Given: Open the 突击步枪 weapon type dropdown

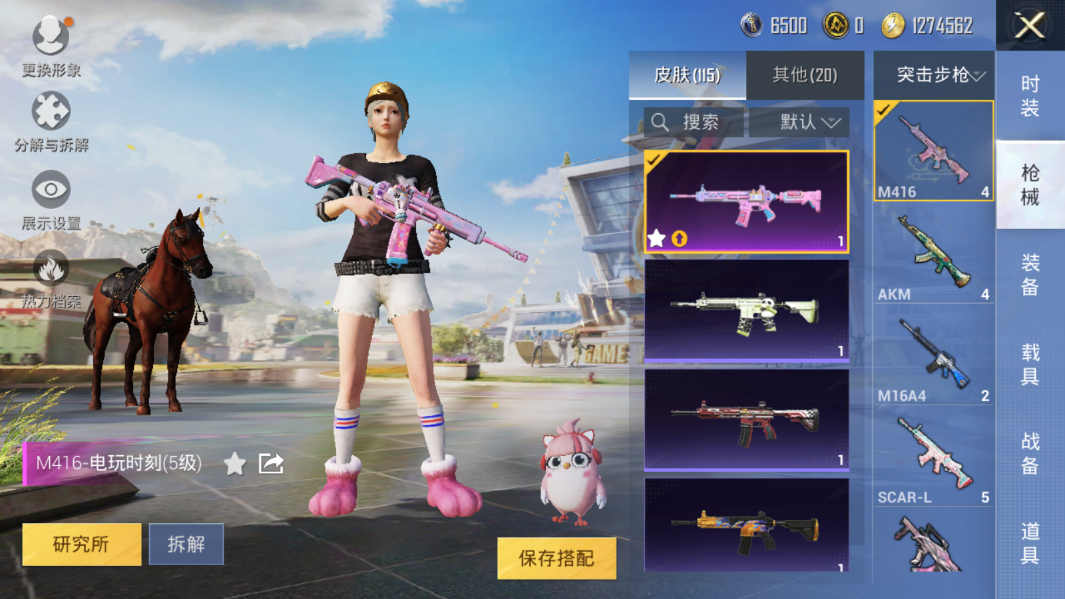Looking at the screenshot, I should pos(934,75).
